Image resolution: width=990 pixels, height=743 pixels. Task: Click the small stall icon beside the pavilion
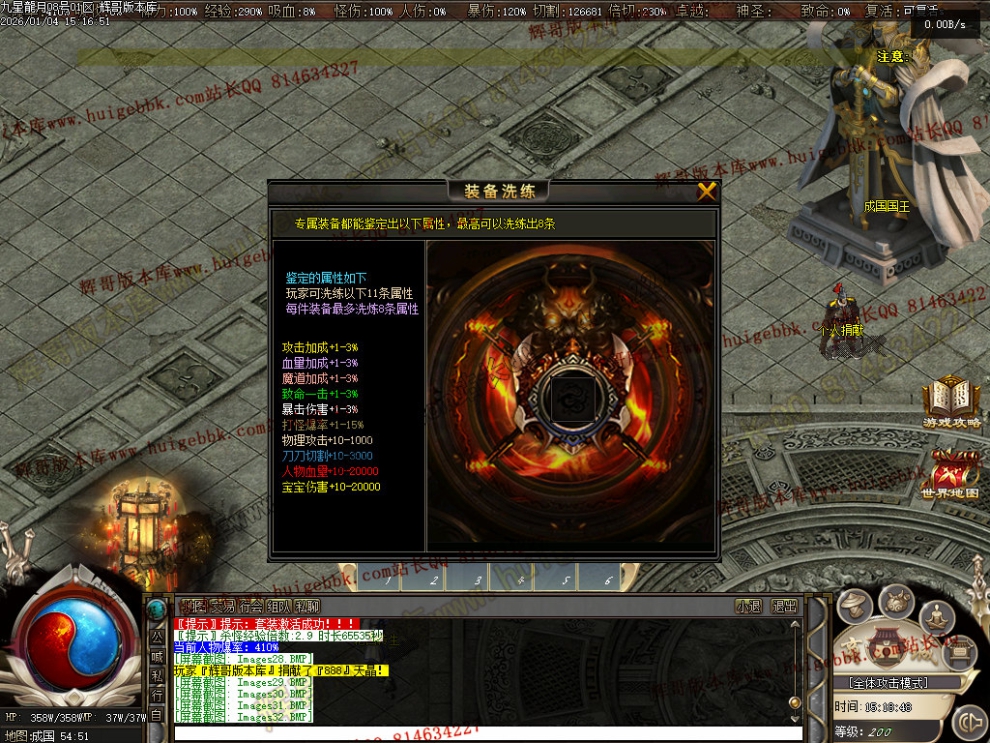[959, 654]
